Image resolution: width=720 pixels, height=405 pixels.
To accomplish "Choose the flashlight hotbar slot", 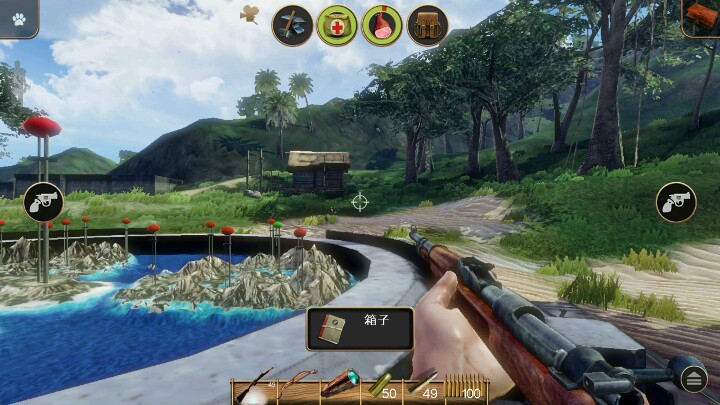I will tap(339, 384).
